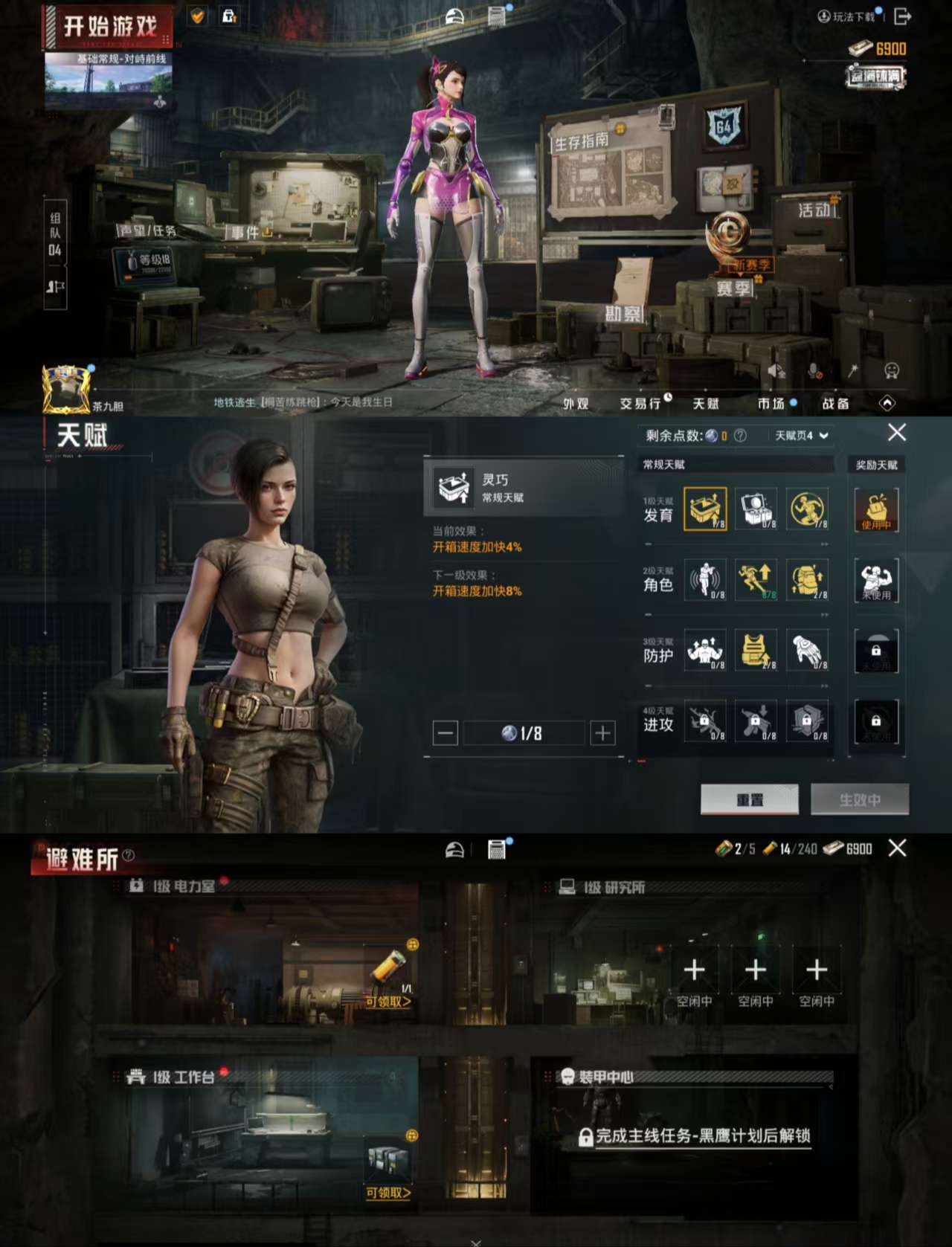Click 重置 to reset talent points
The width and height of the screenshot is (952, 1247).
tap(749, 799)
